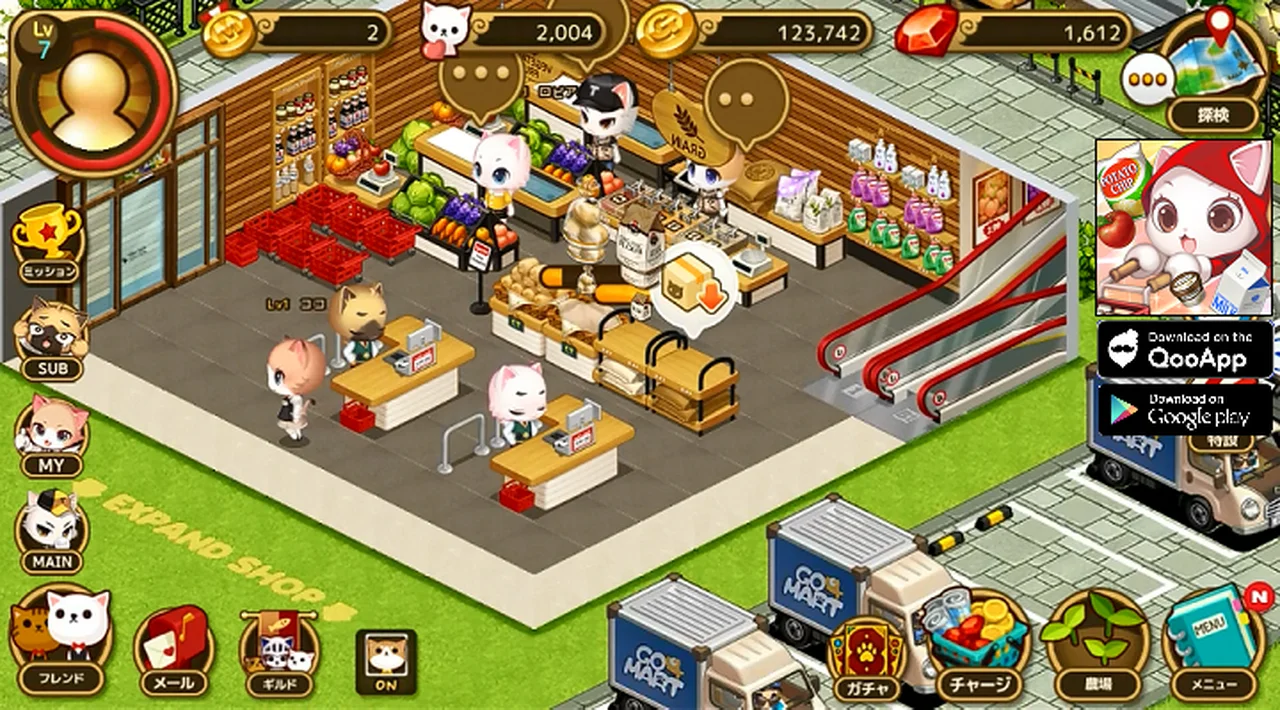Open the Mission trophy menu
This screenshot has width=1280, height=710.
pos(48,243)
